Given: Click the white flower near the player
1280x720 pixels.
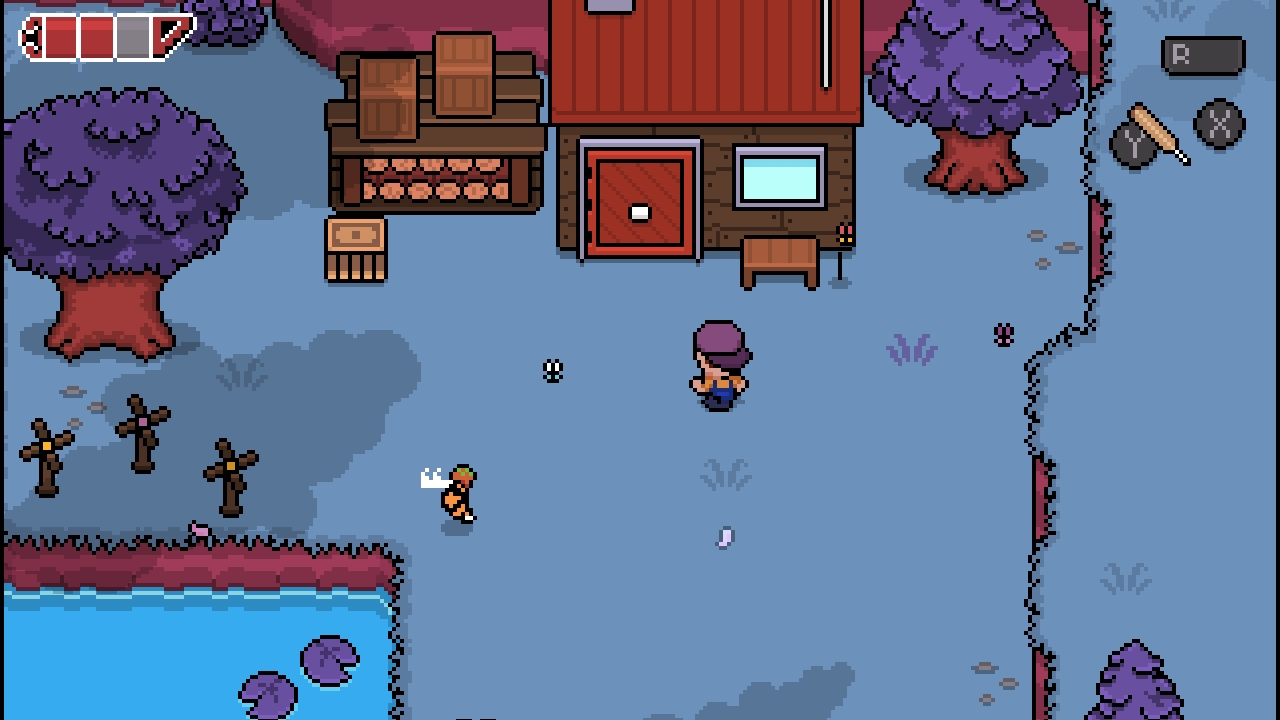Looking at the screenshot, I should (x=553, y=371).
